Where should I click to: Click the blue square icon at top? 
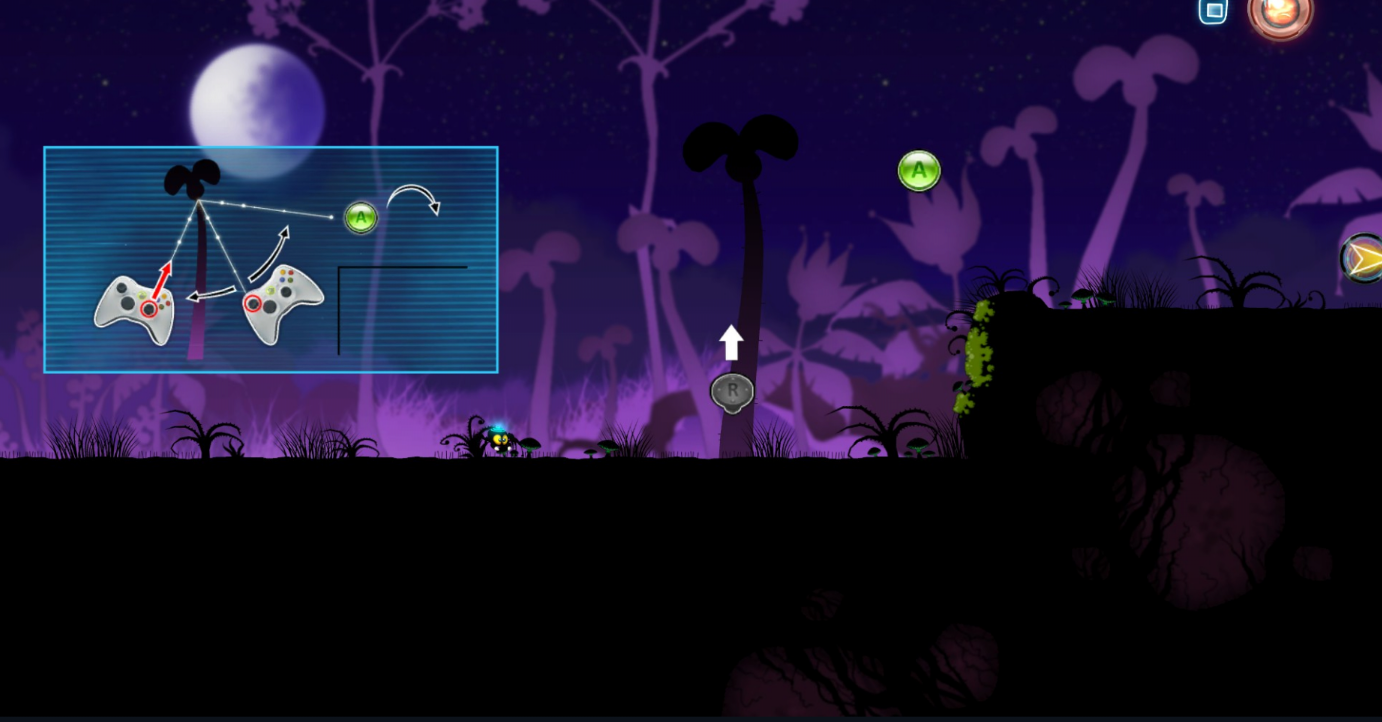[x=1213, y=11]
